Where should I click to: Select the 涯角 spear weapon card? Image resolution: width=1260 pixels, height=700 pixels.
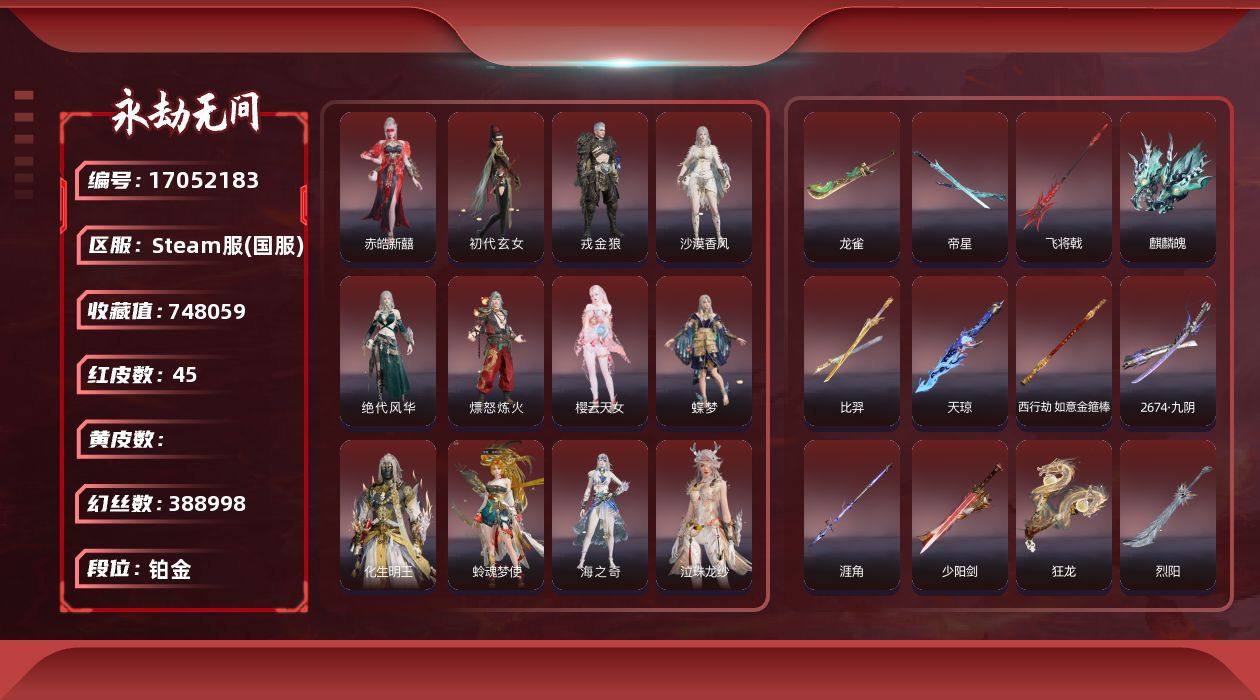[x=852, y=514]
